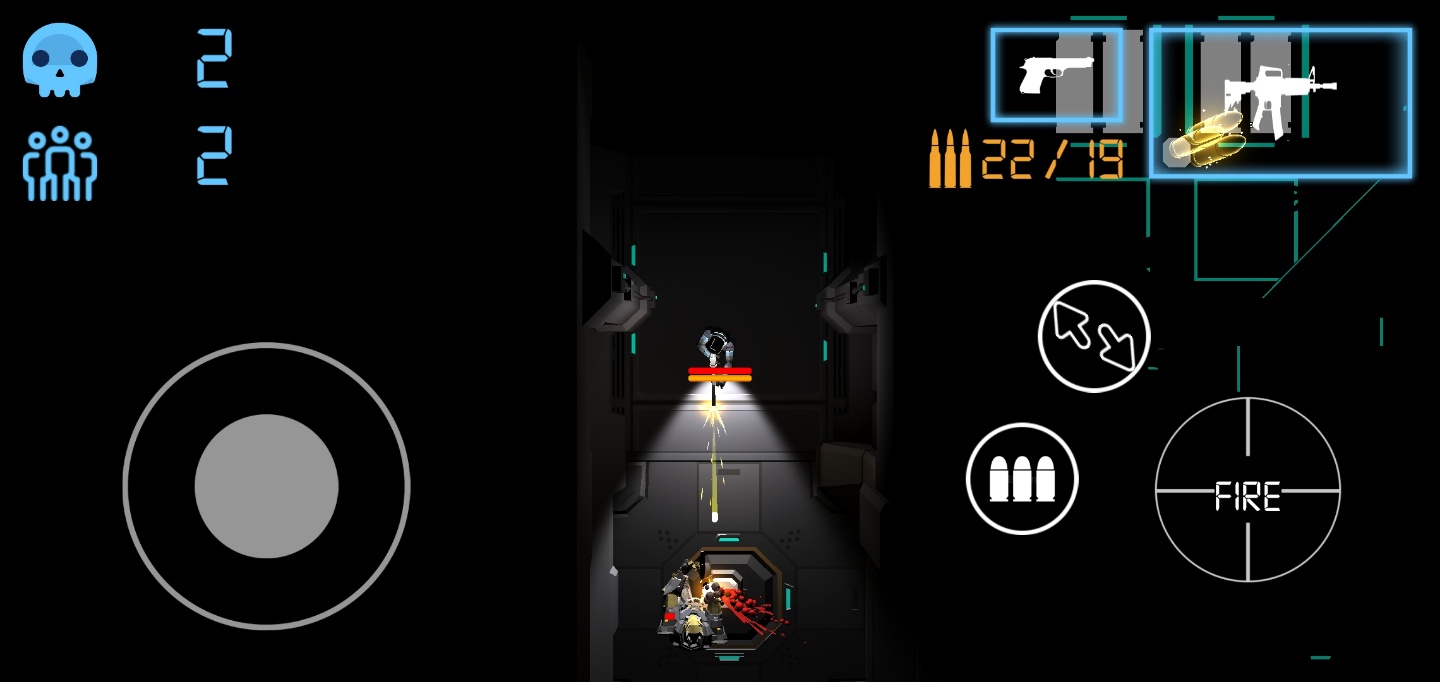Select the pistol weapon slot

(1056, 75)
